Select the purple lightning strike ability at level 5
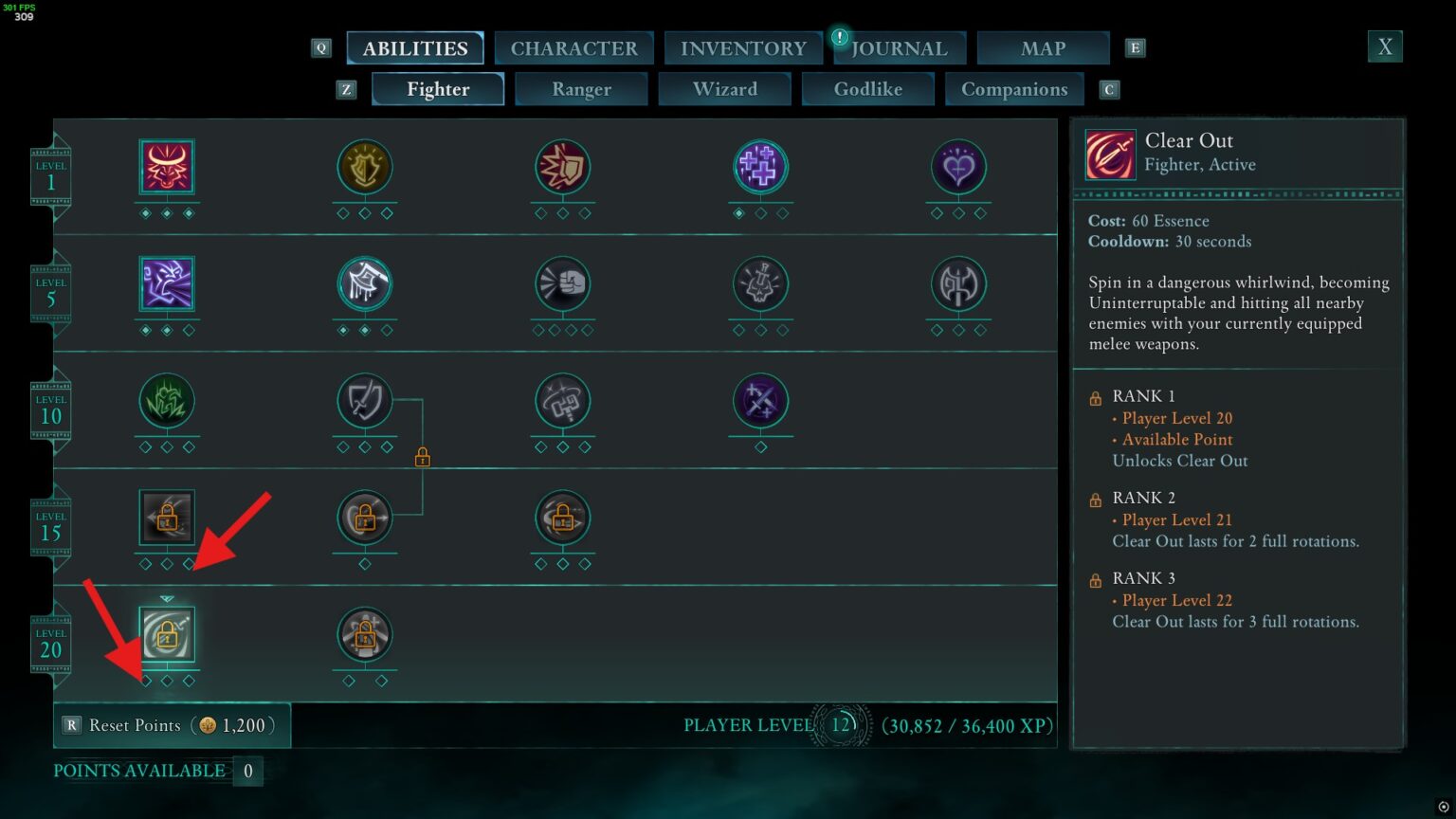This screenshot has width=1456, height=819. click(167, 285)
